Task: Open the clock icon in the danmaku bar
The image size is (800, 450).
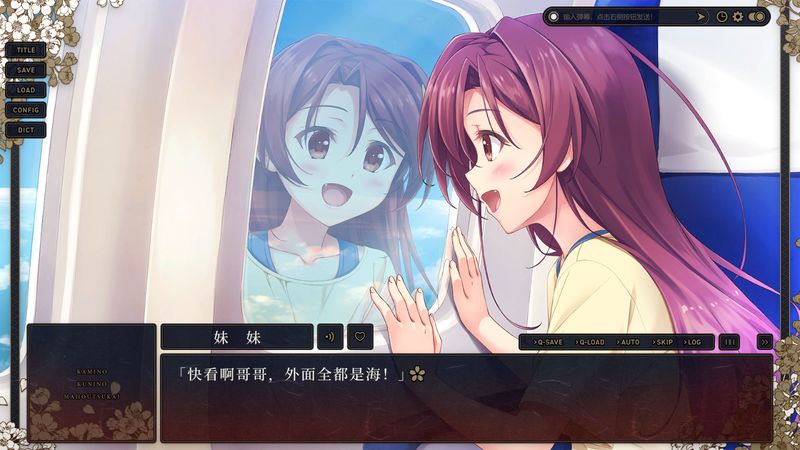Action: click(721, 16)
